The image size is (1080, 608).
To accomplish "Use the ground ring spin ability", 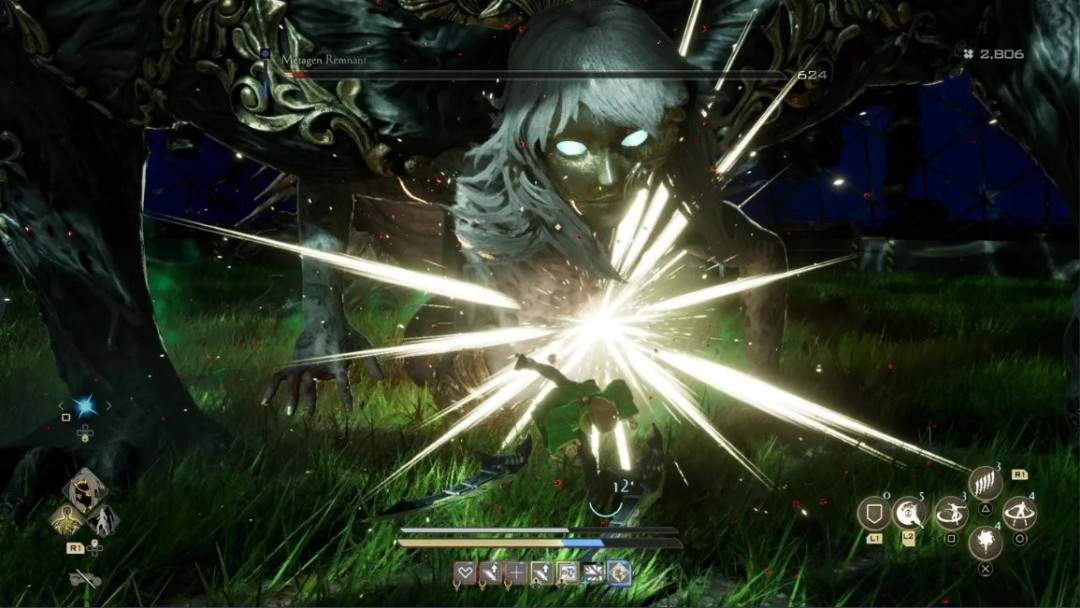I will pyautogui.click(x=1020, y=514).
